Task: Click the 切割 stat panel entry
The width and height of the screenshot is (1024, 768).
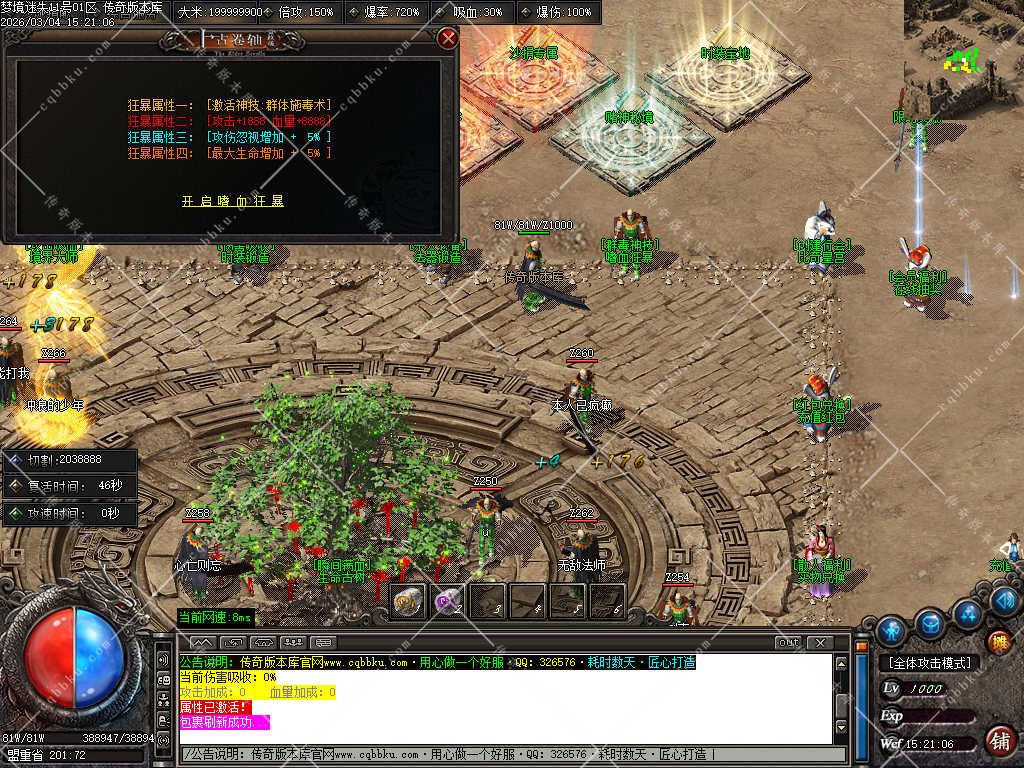Action: (70, 461)
